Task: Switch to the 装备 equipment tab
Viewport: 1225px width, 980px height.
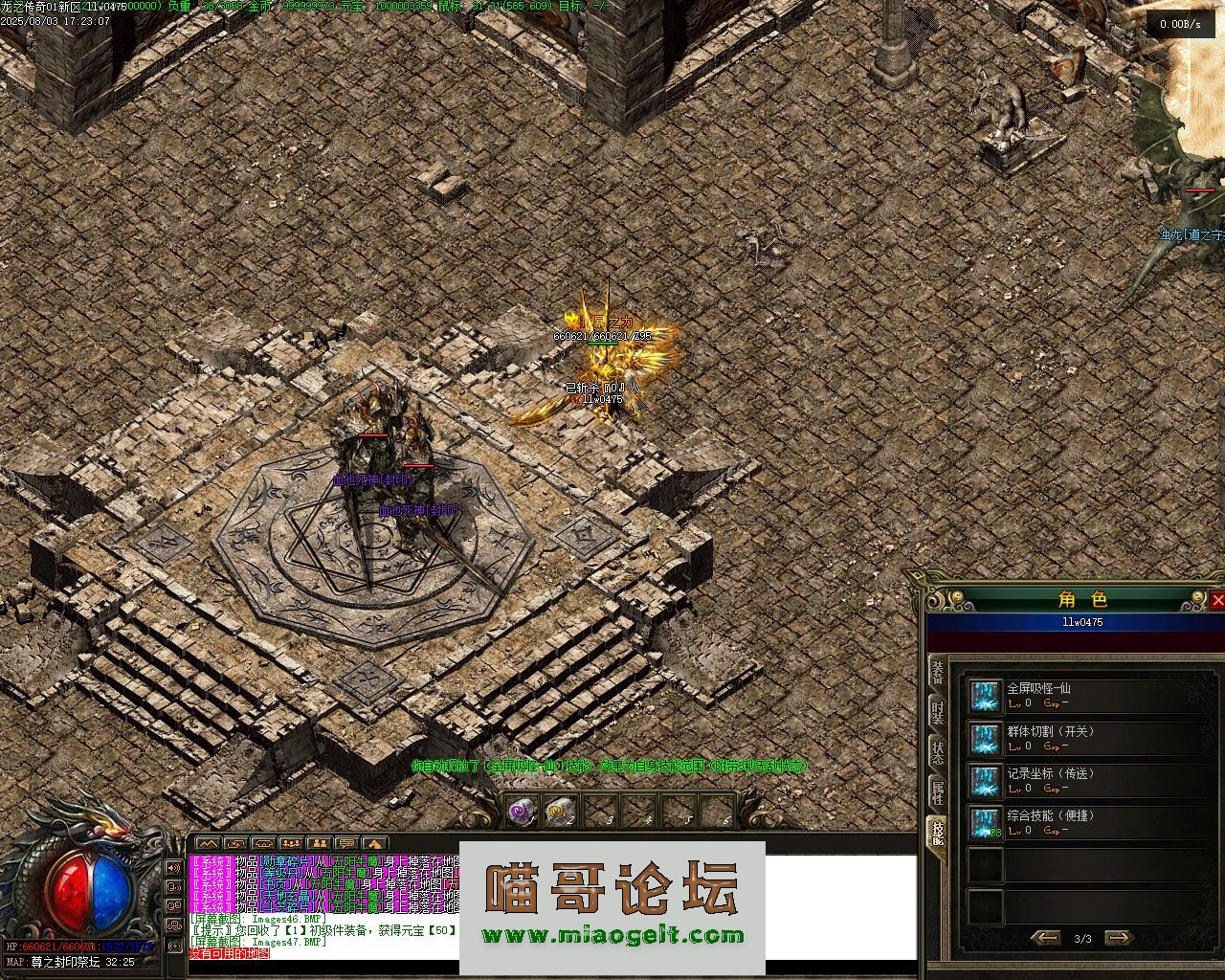Action: pos(938,672)
